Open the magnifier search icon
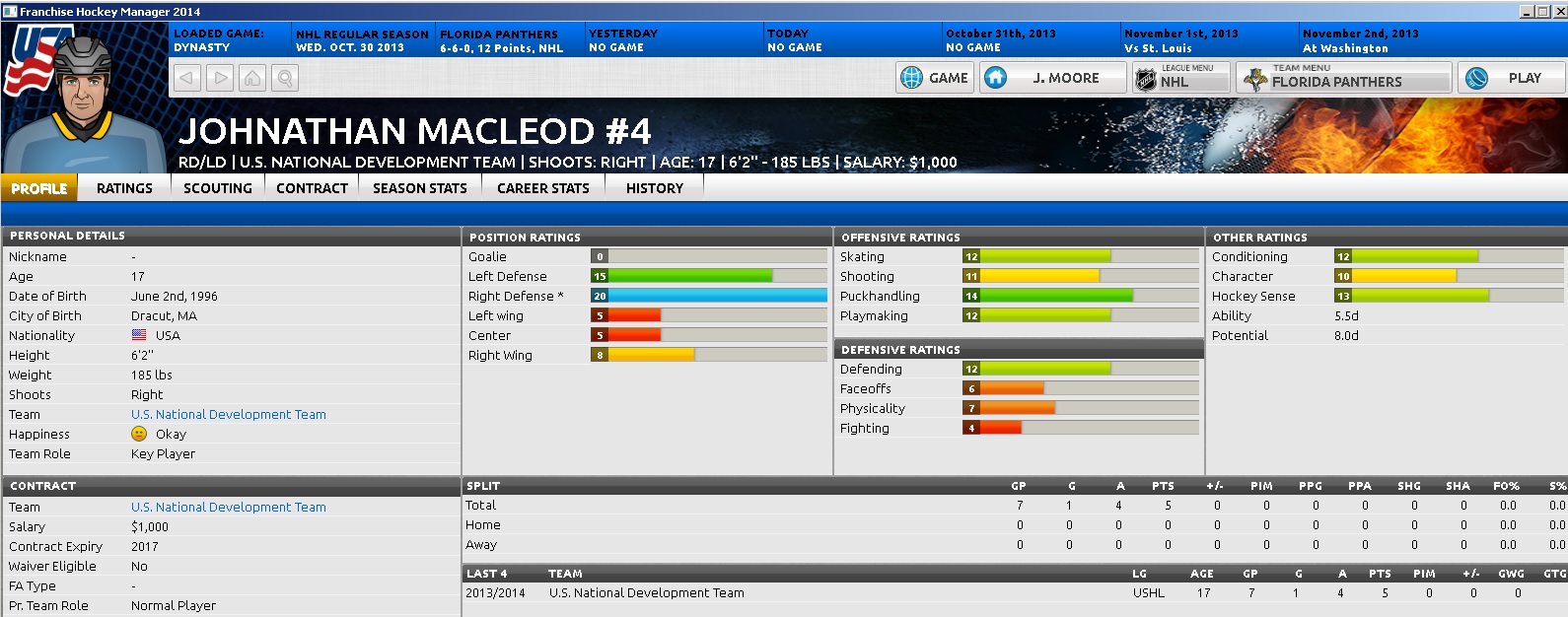The image size is (1568, 617). (x=285, y=78)
